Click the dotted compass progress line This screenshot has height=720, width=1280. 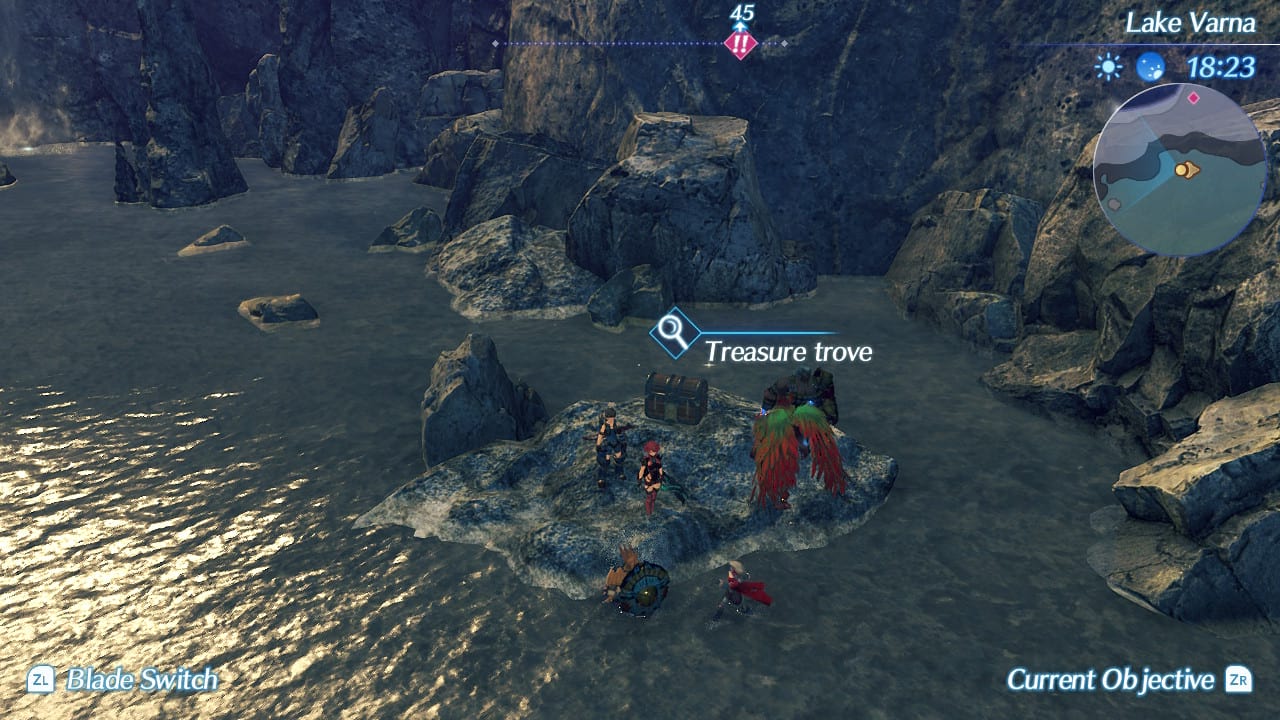coord(620,43)
